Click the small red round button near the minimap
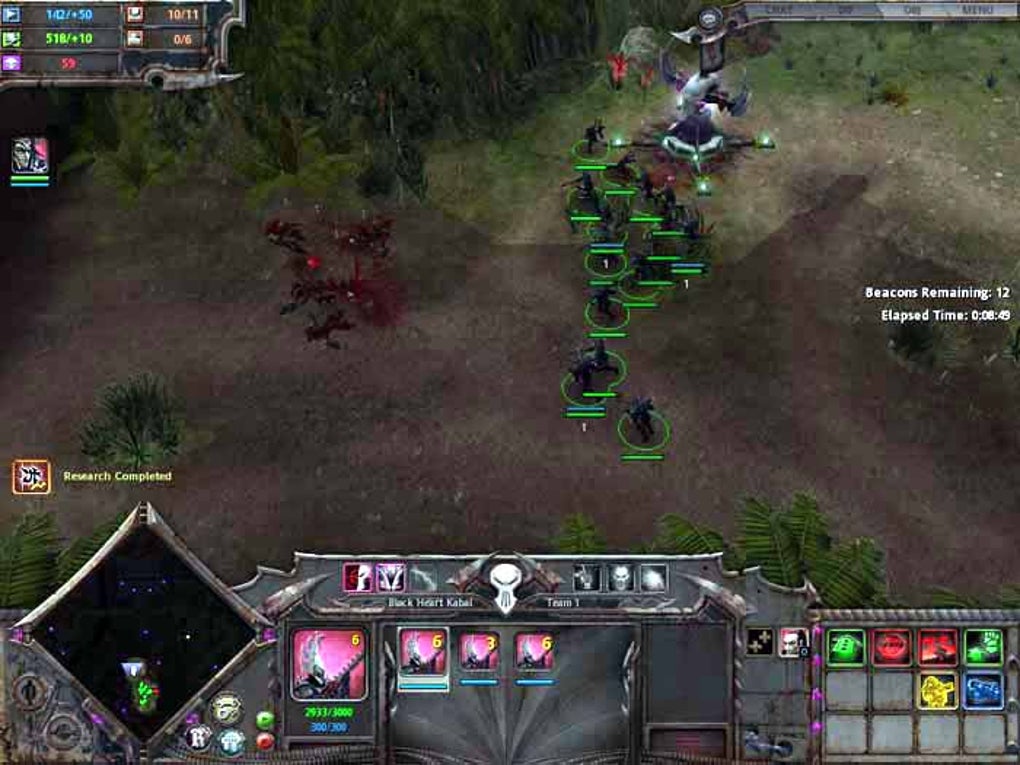The image size is (1020, 765). tap(265, 741)
